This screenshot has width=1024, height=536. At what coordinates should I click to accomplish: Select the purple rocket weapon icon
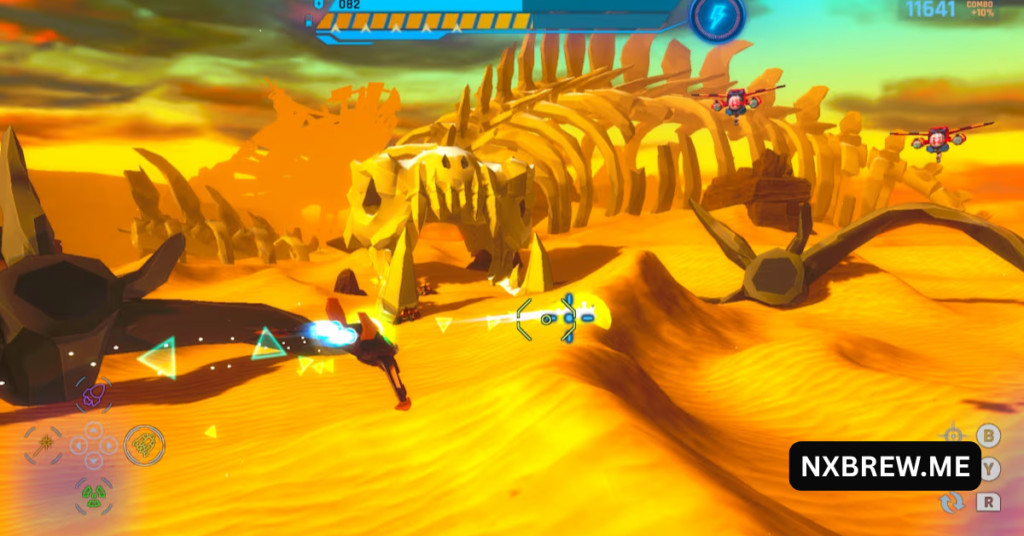(95, 396)
